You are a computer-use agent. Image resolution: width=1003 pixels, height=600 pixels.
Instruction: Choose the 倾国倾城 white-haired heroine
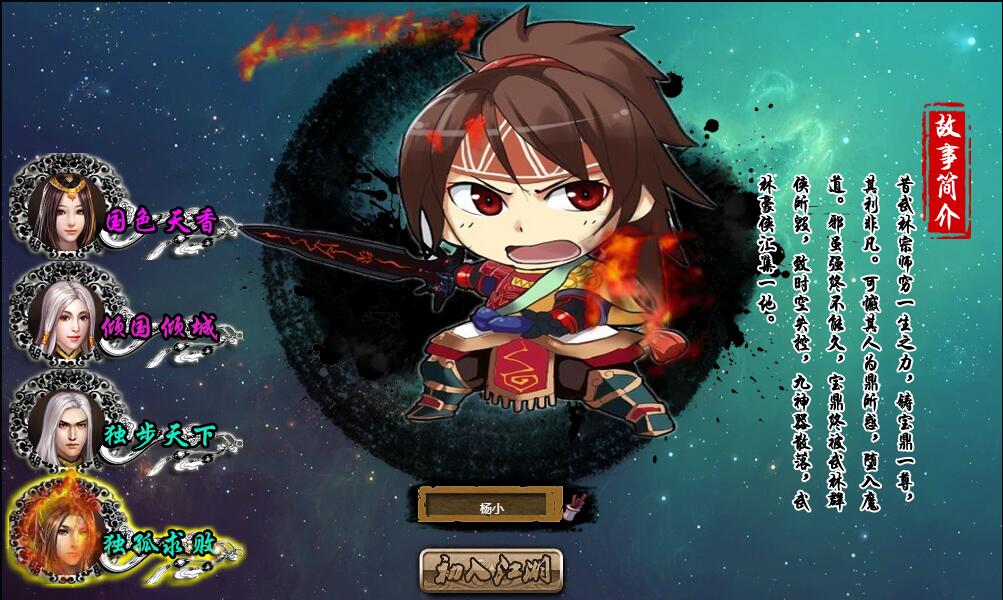68,320
